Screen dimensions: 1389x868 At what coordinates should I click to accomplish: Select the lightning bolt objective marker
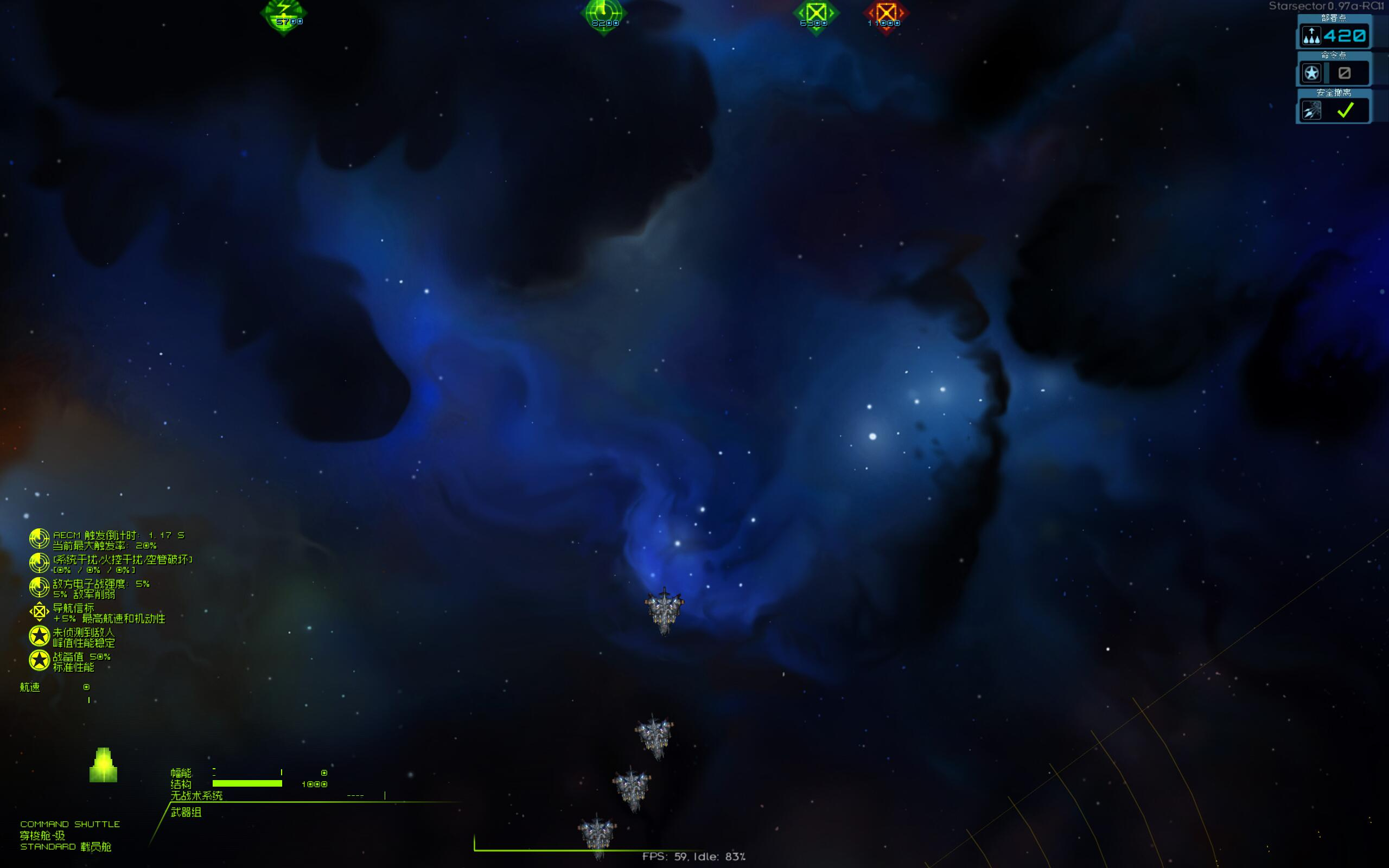click(284, 14)
